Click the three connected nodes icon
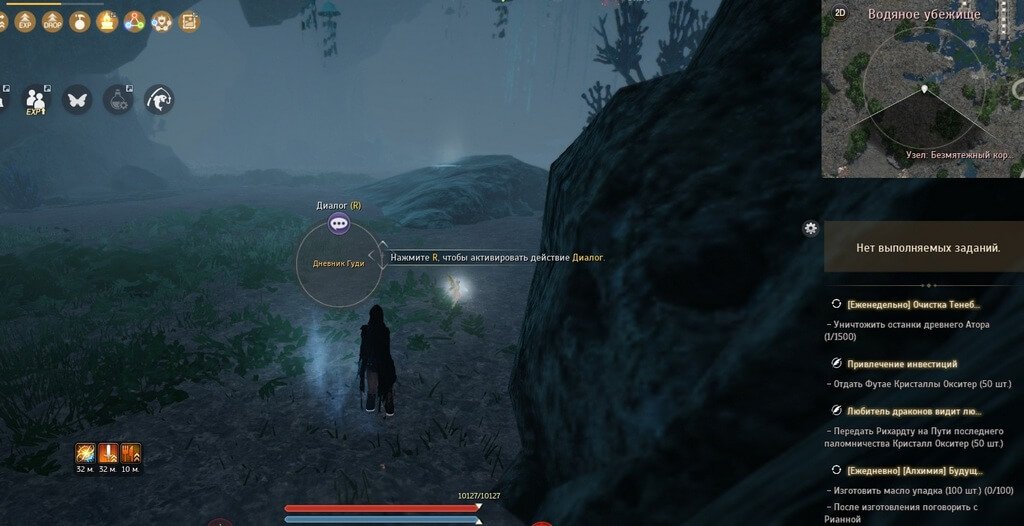The height and width of the screenshot is (526, 1024). pos(134,21)
